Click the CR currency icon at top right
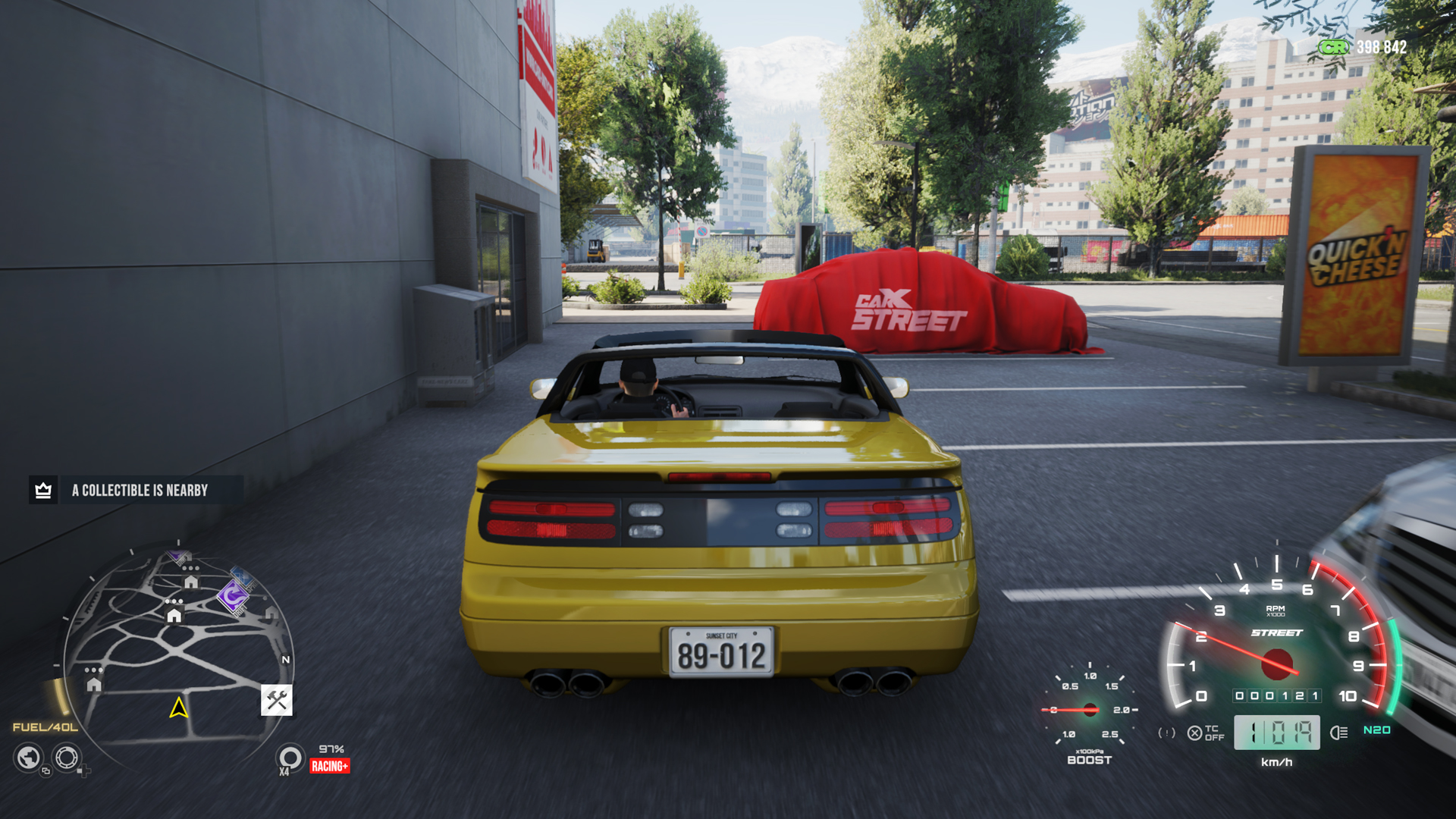 point(1333,47)
